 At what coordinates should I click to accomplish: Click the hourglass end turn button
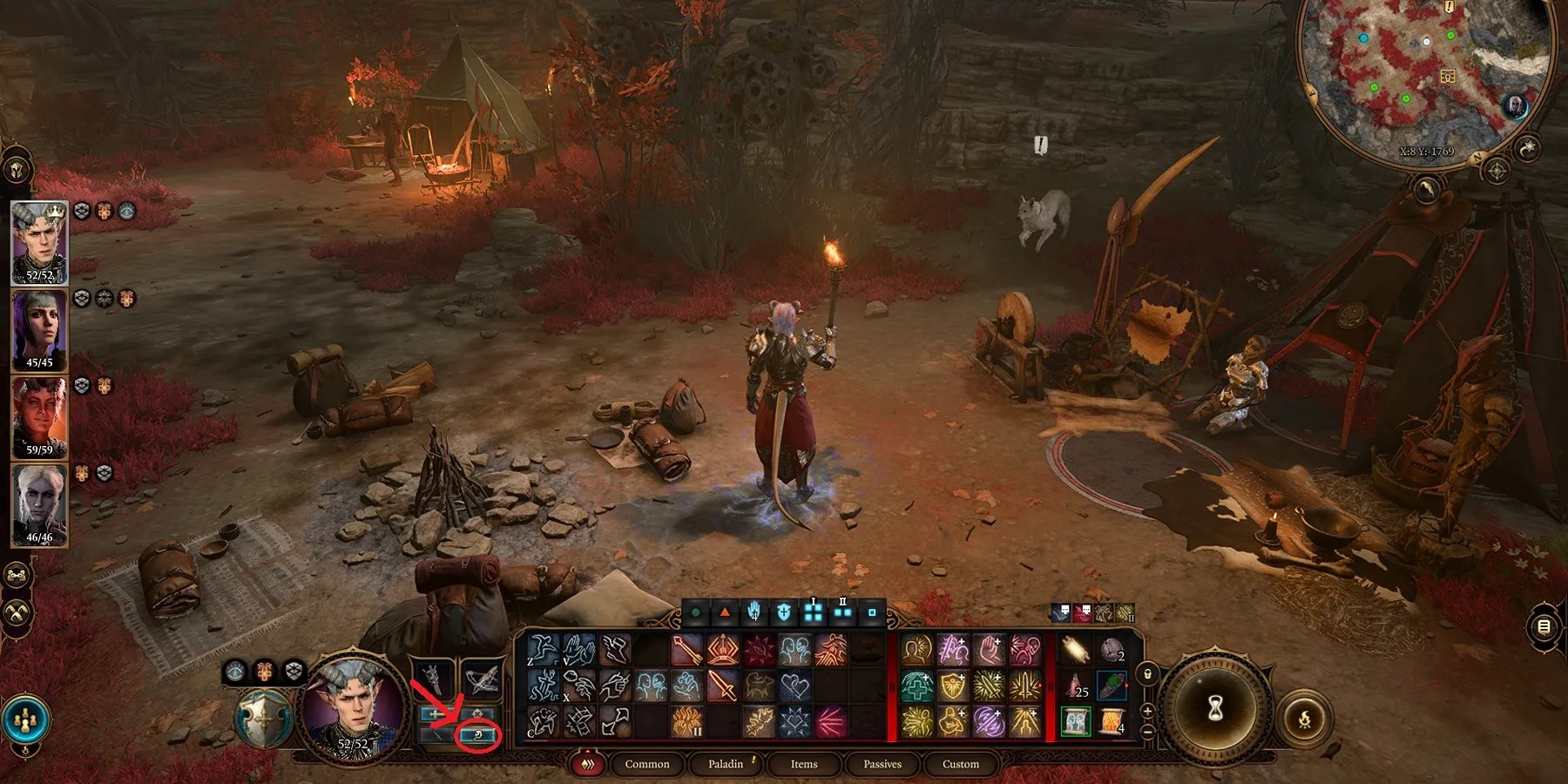pyautogui.click(x=1215, y=709)
